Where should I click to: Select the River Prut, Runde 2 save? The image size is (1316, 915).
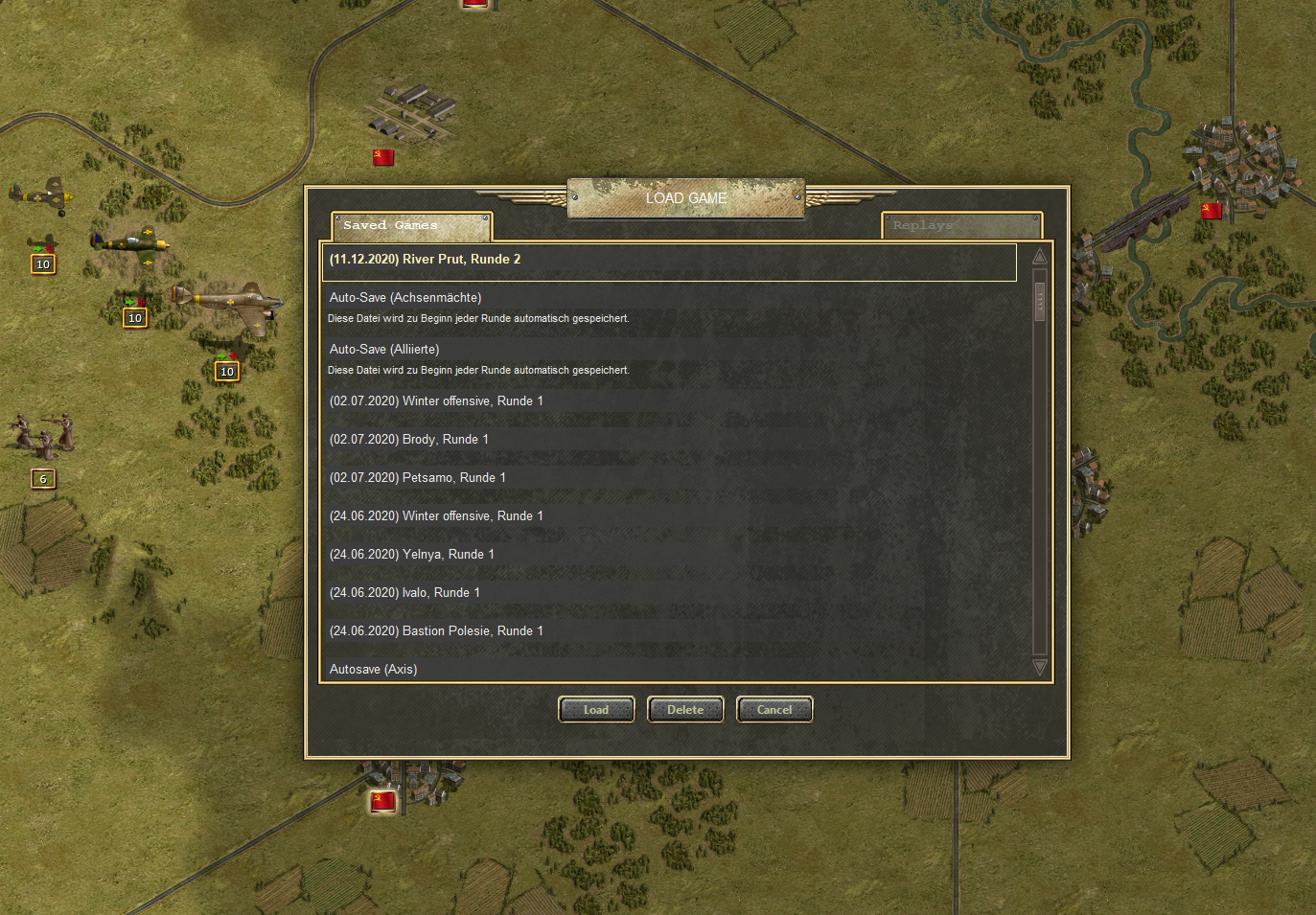click(x=668, y=261)
